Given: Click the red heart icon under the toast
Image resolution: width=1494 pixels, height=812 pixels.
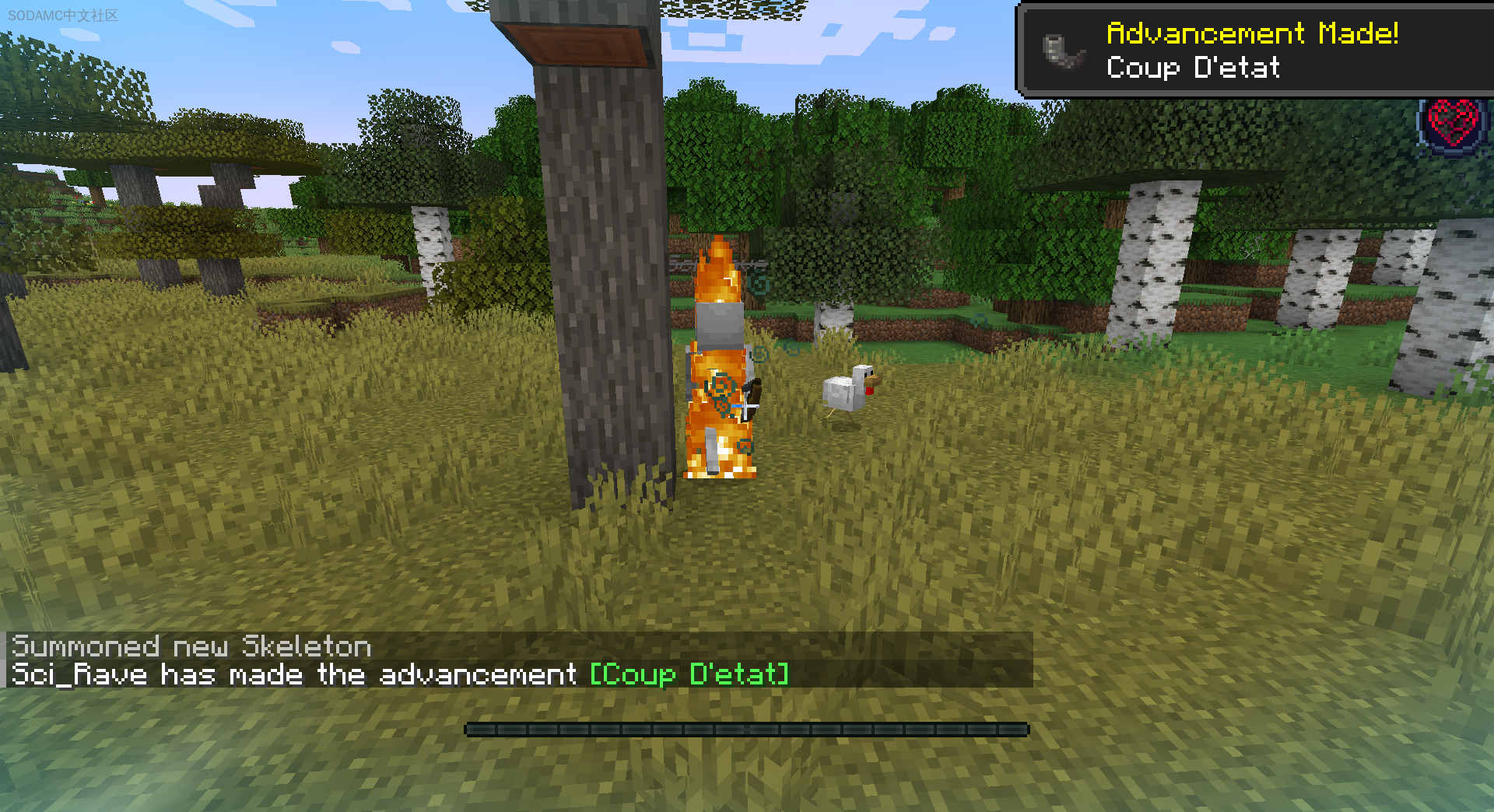Looking at the screenshot, I should [1452, 123].
